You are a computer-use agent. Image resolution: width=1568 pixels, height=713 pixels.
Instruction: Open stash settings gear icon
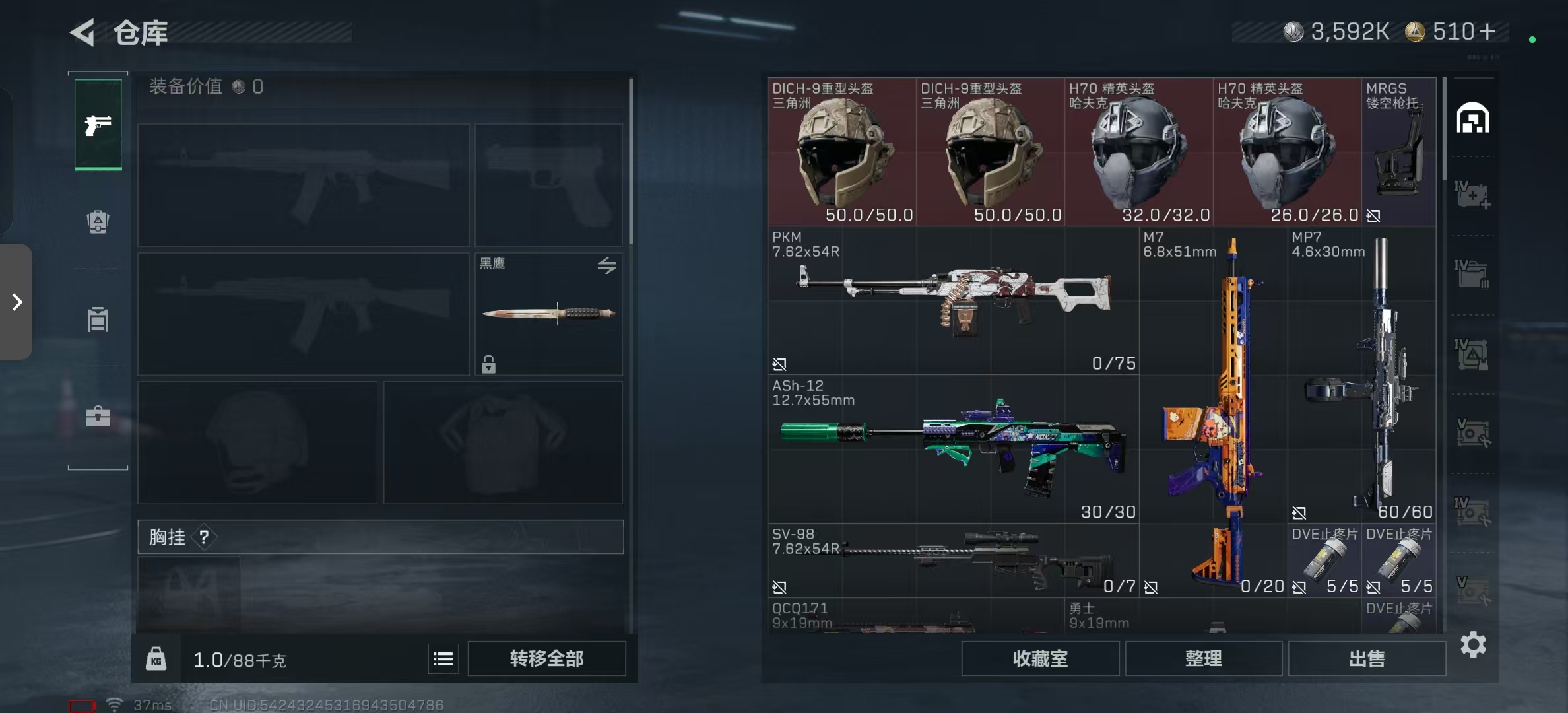point(1473,644)
